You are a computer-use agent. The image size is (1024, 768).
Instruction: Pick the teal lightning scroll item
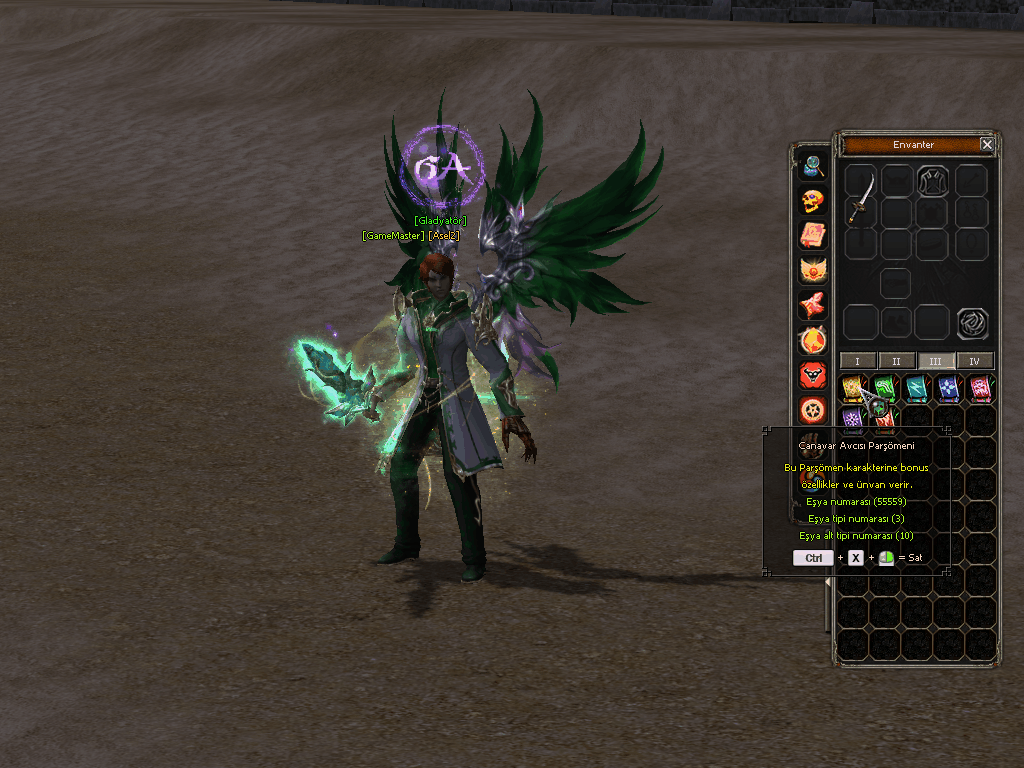[917, 388]
